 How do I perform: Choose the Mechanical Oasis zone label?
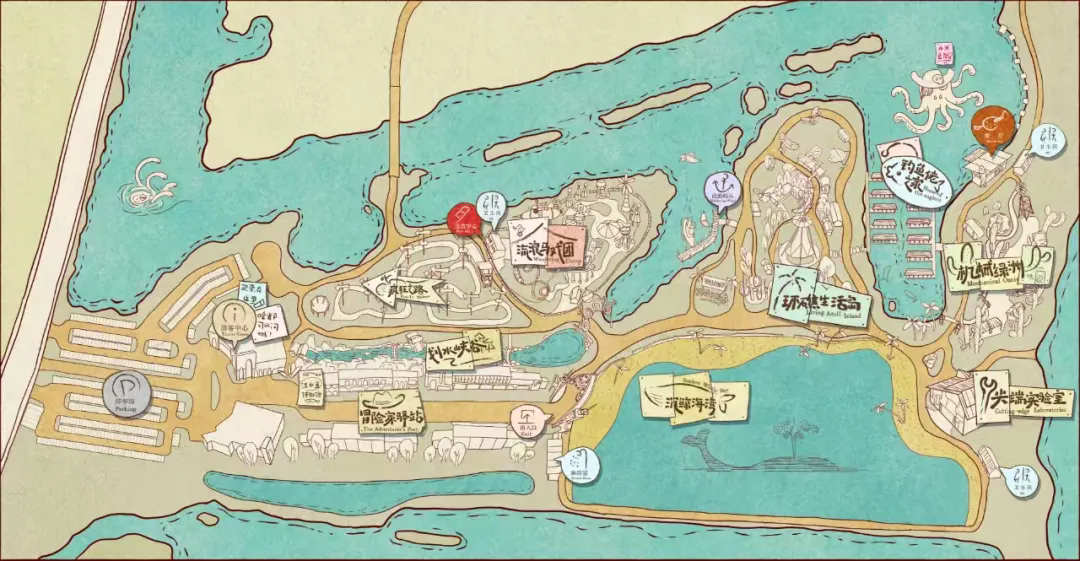993,266
